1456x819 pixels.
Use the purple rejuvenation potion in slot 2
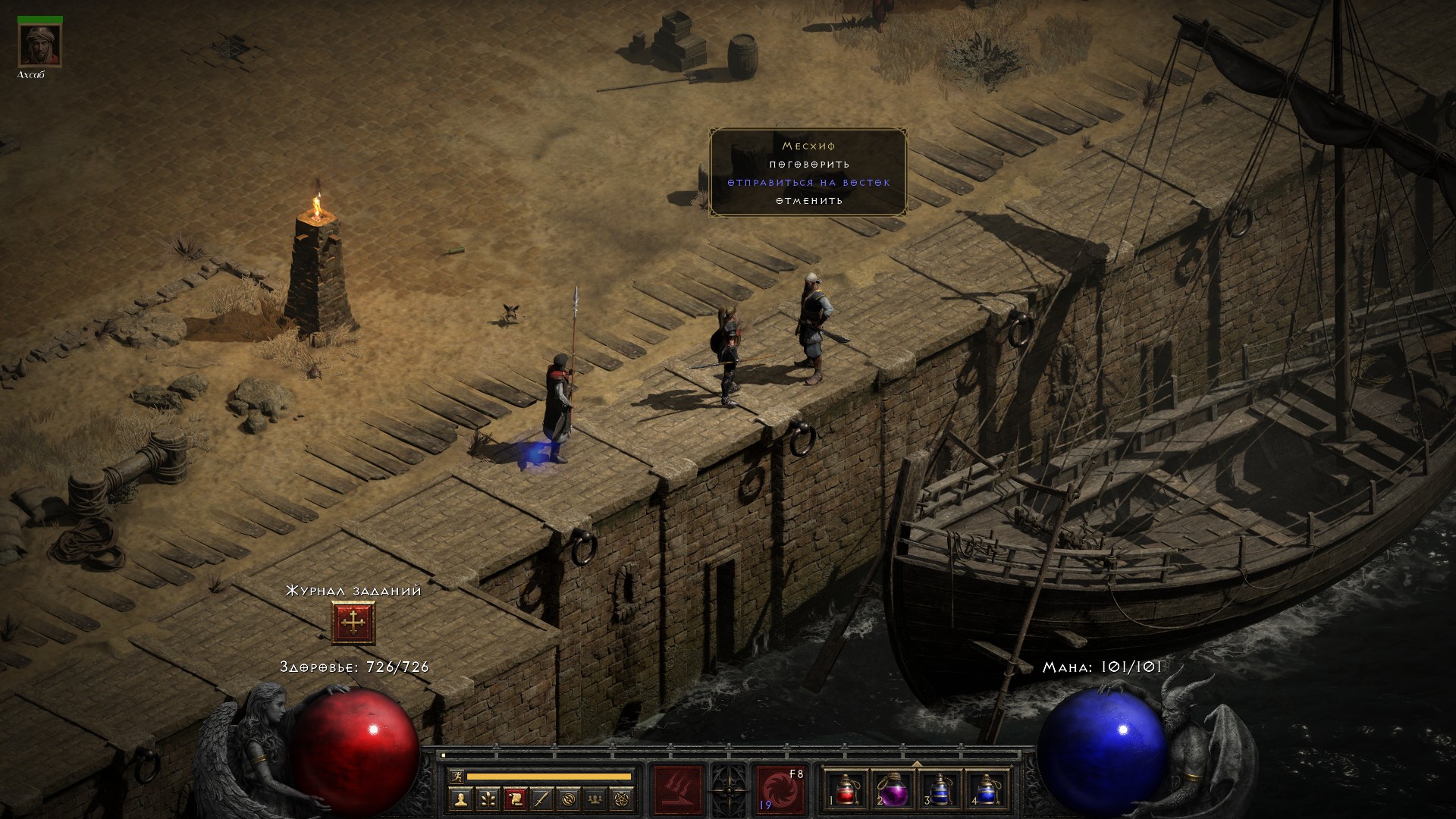[893, 789]
